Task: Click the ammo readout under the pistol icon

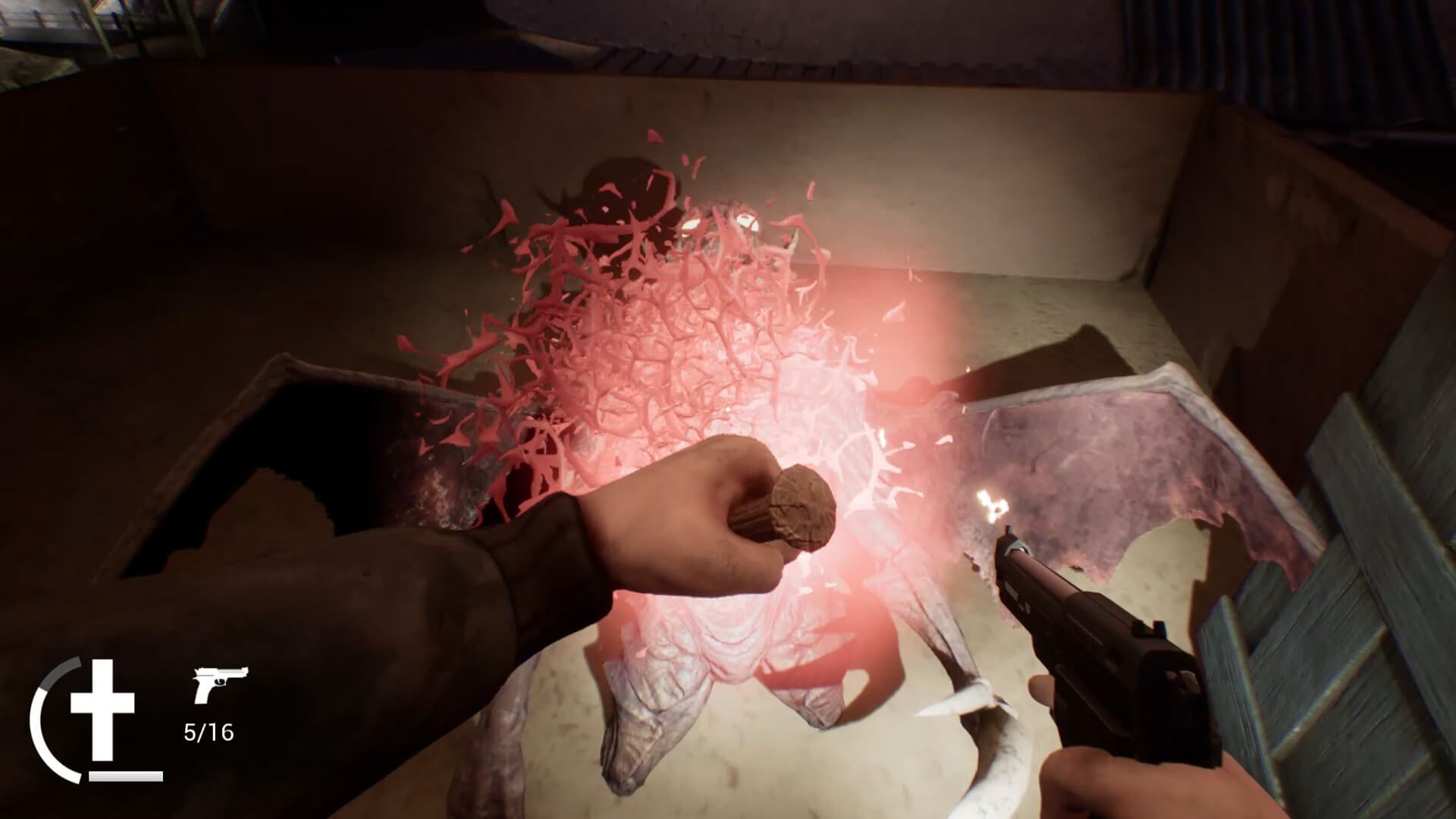Action: (x=209, y=732)
